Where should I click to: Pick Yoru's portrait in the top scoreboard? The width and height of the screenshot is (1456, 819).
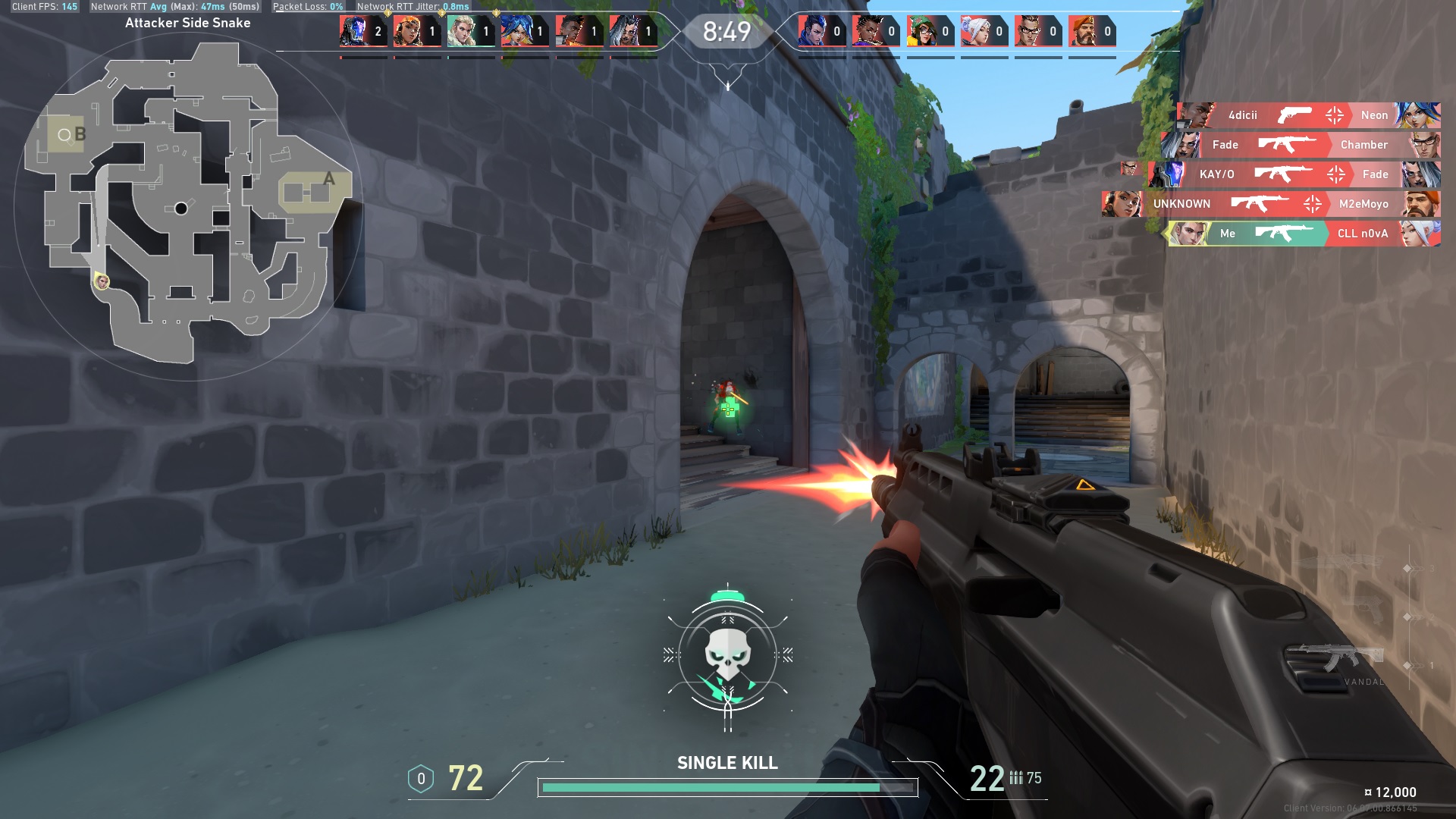point(812,32)
